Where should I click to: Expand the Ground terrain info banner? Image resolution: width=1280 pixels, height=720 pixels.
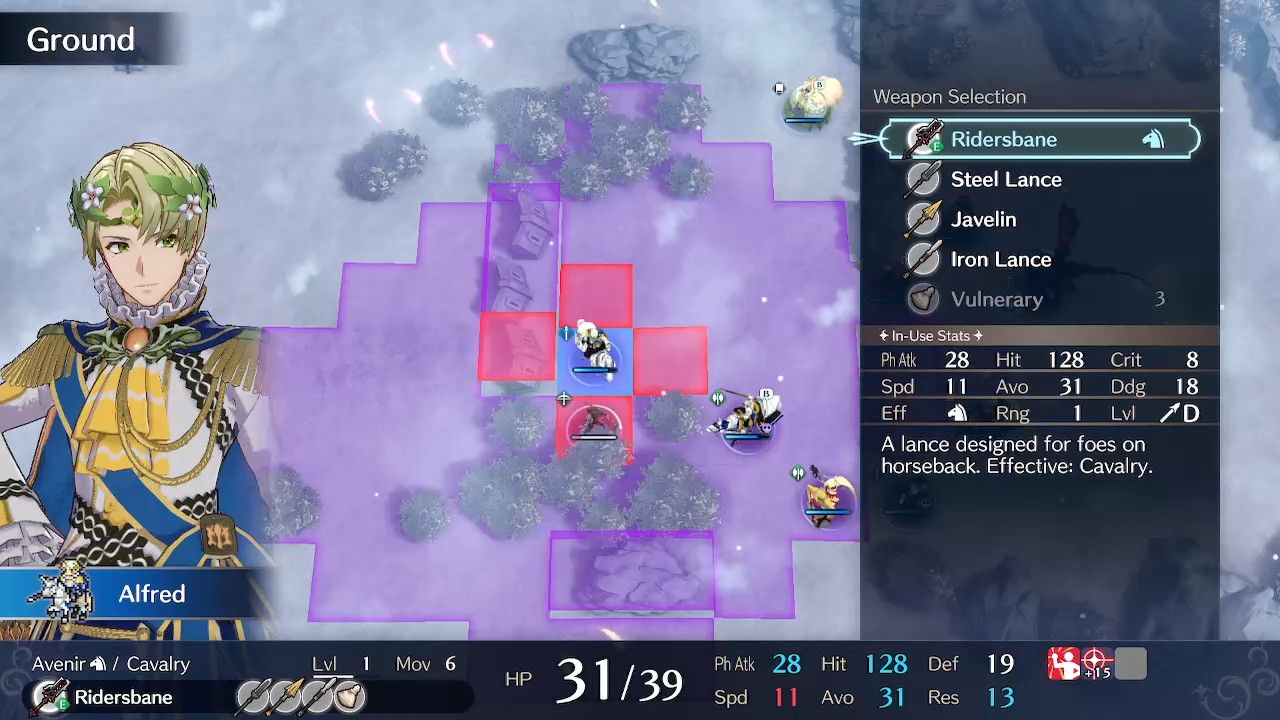tap(80, 39)
